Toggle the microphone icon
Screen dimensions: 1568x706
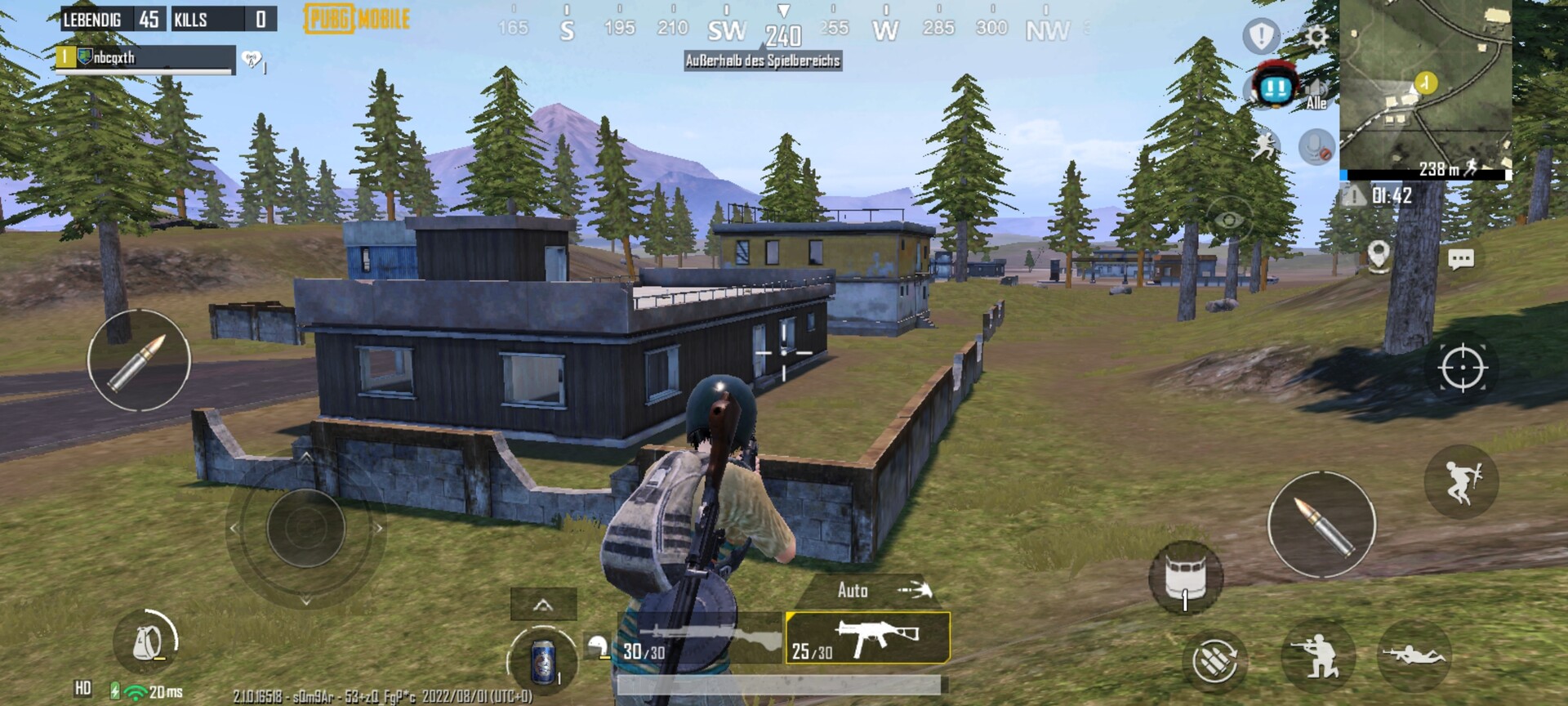pyautogui.click(x=1316, y=147)
